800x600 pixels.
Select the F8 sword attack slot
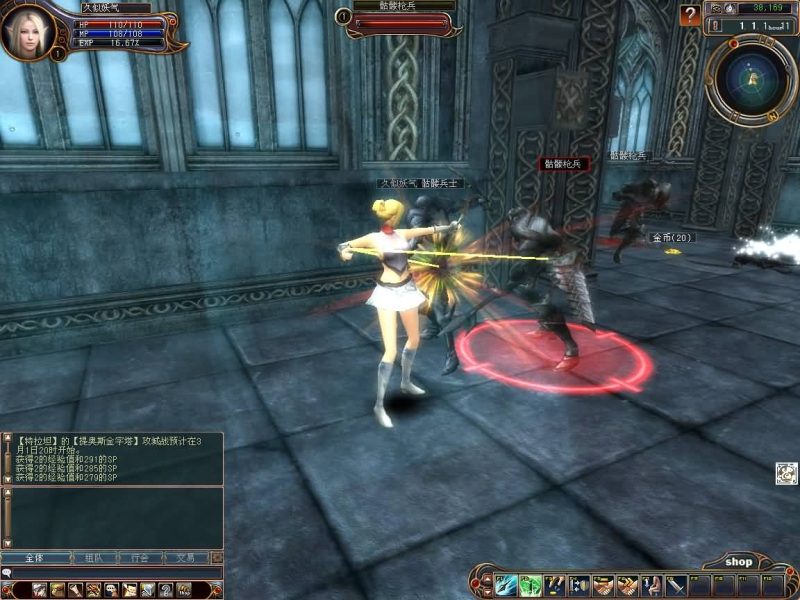point(677,585)
